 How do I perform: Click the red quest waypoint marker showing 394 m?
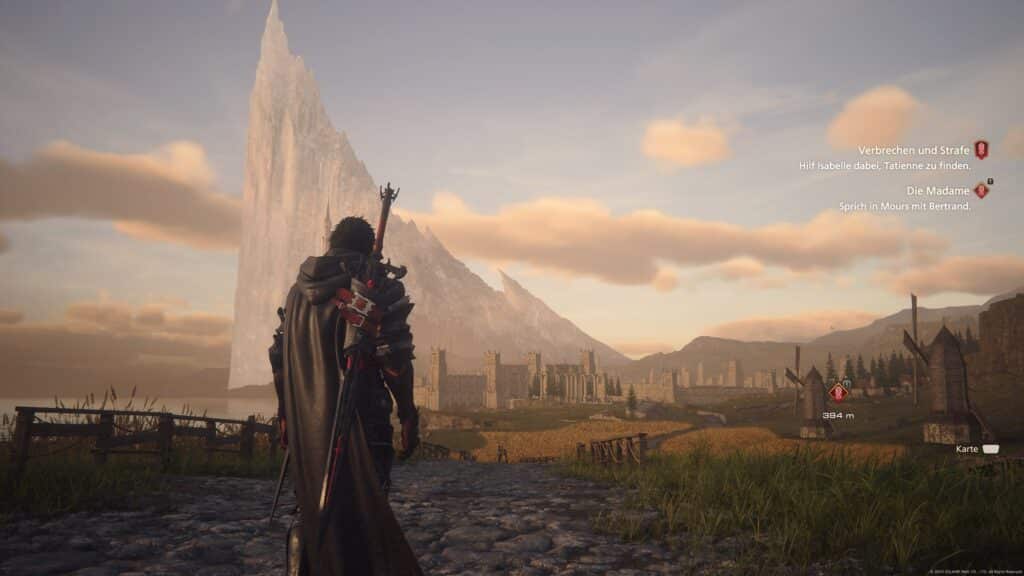coord(838,393)
